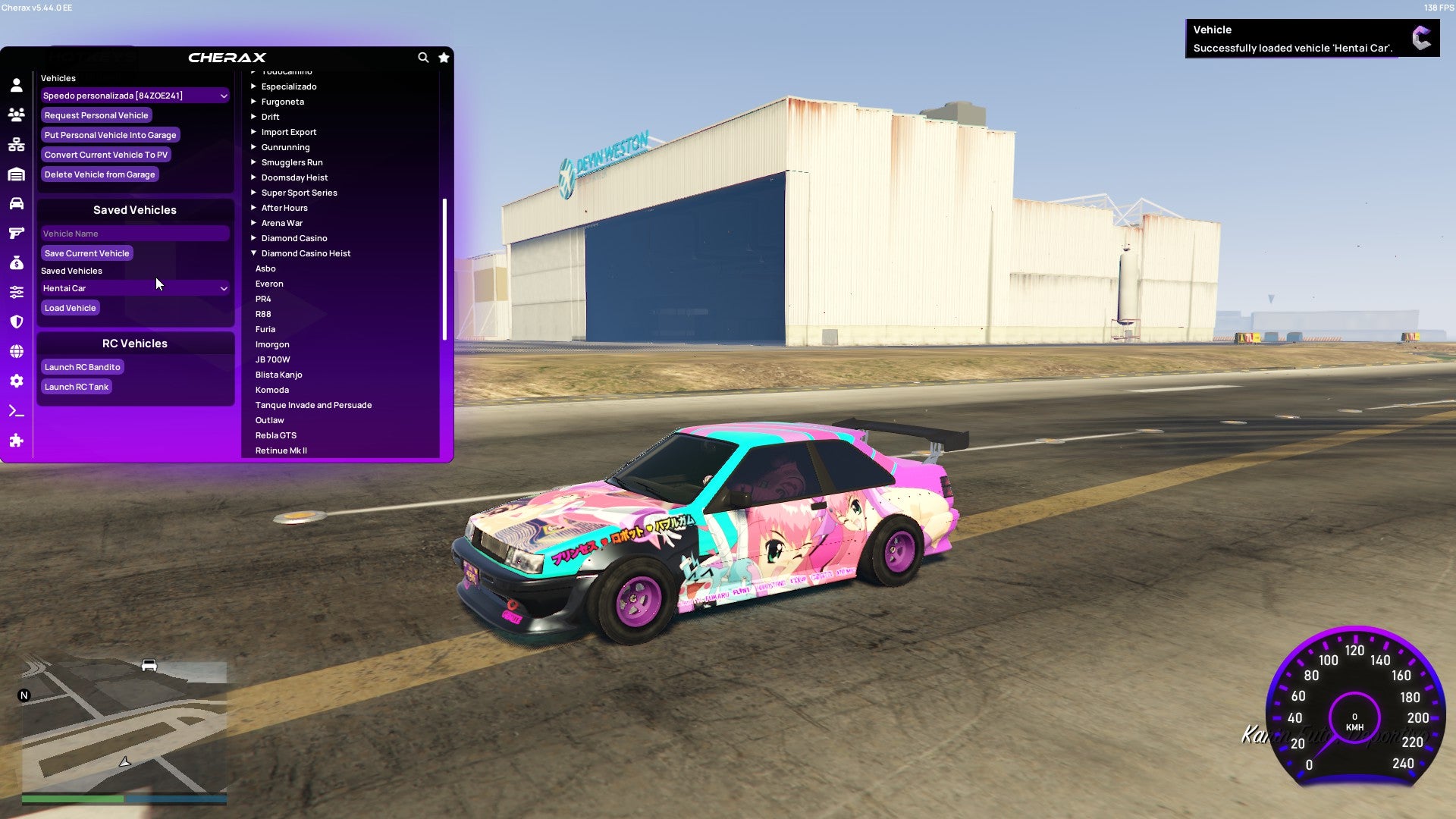
Task: Open the Cherax search magnifier
Action: point(423,58)
